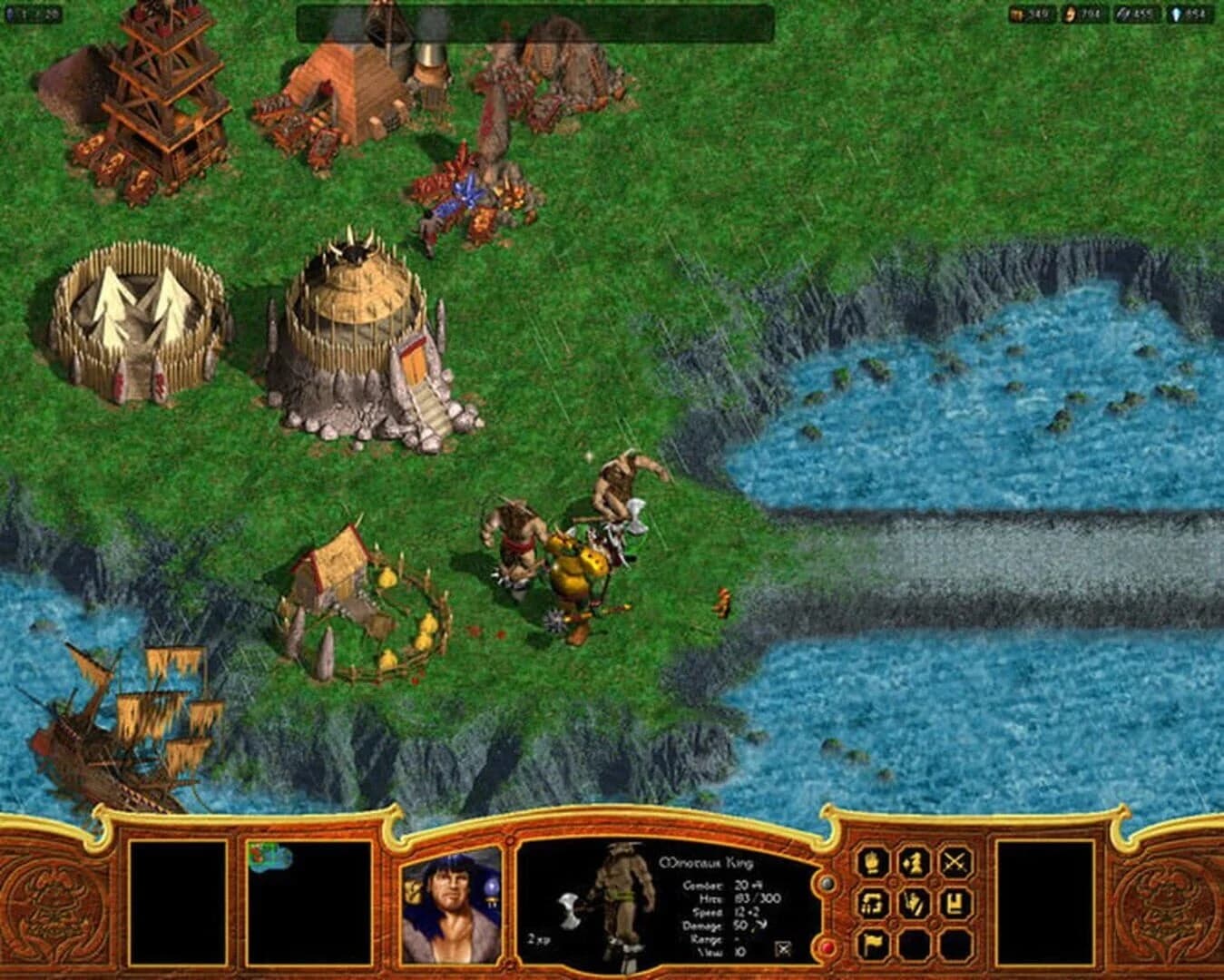Select the Move command knight icon
This screenshot has height=980, width=1224.
[x=914, y=863]
